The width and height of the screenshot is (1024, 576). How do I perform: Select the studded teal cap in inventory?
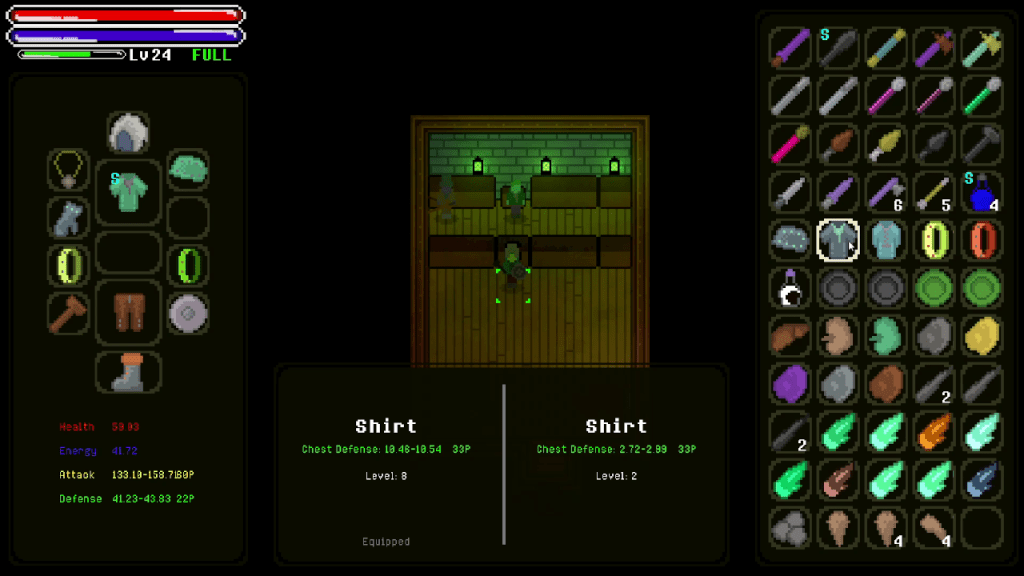[x=789, y=240]
